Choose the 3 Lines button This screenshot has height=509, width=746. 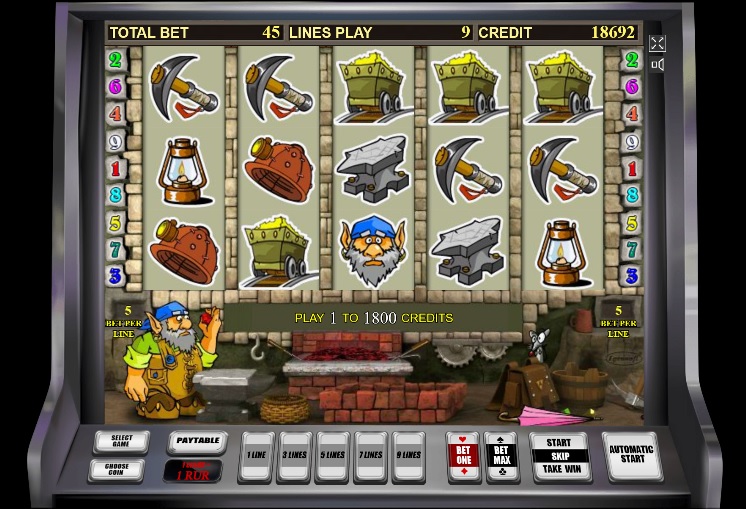(295, 456)
